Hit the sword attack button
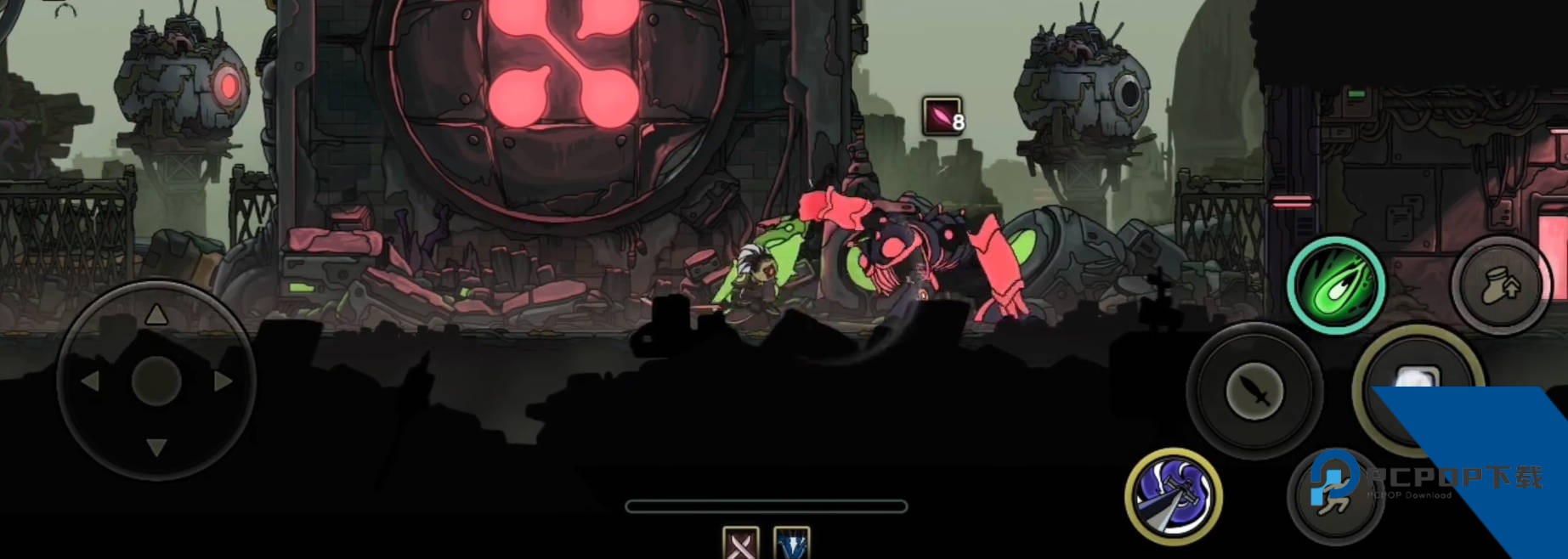 (1254, 392)
